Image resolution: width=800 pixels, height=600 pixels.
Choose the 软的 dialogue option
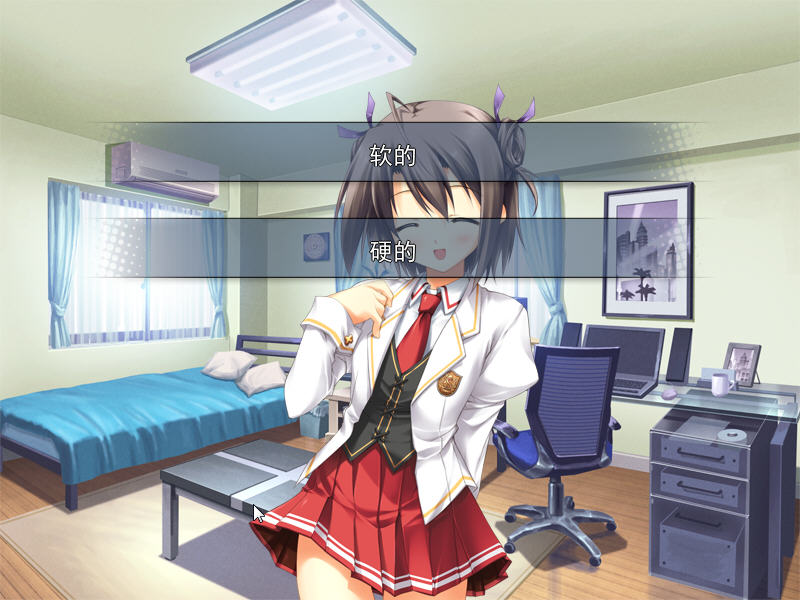[x=392, y=154]
